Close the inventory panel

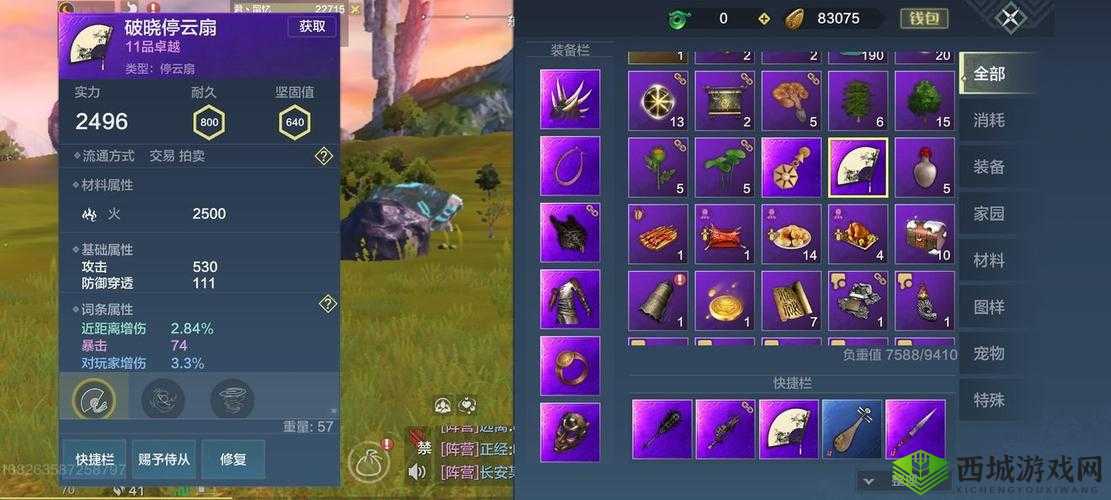pos(1013,18)
